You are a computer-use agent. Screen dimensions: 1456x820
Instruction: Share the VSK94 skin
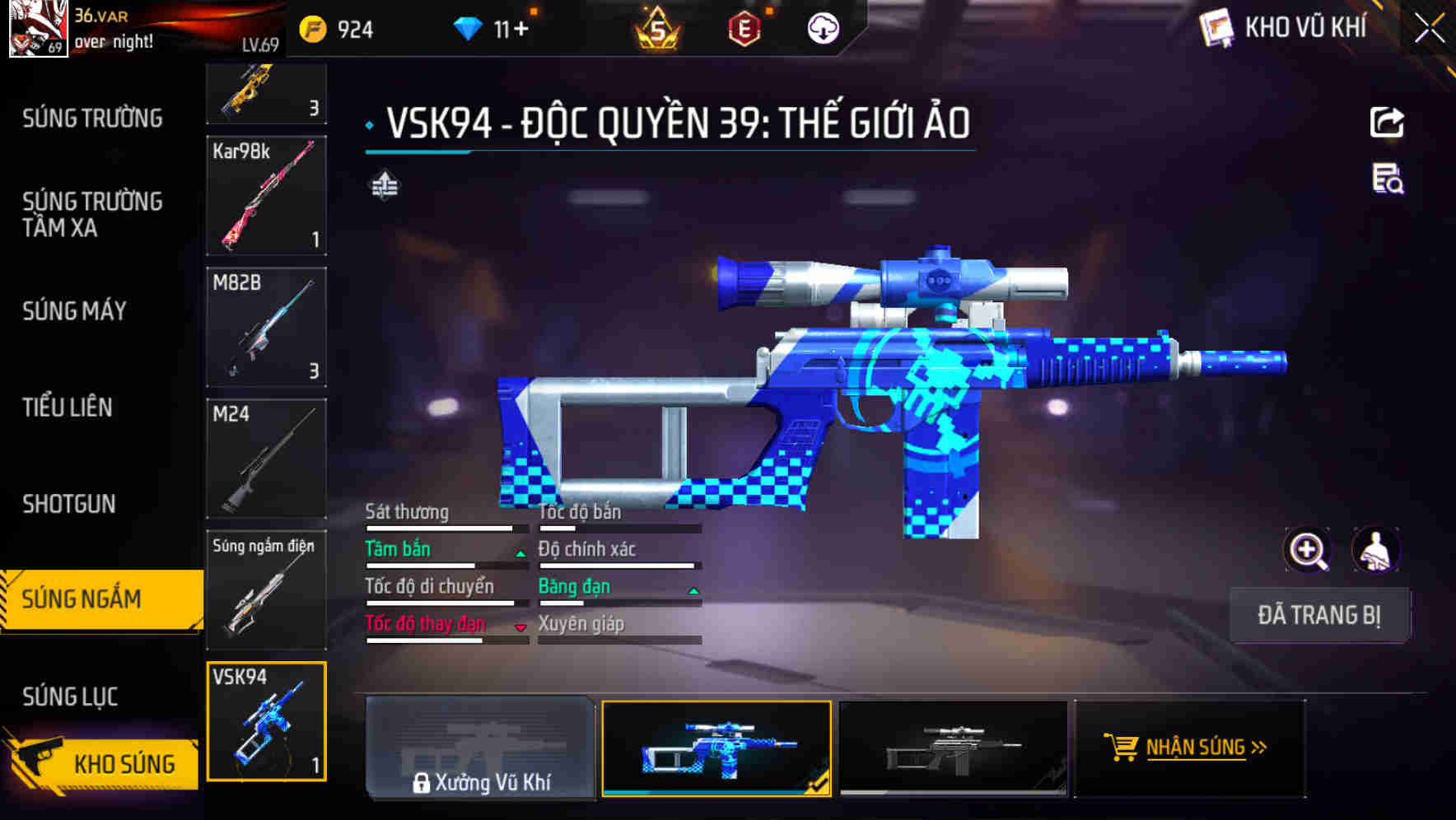click(1387, 122)
